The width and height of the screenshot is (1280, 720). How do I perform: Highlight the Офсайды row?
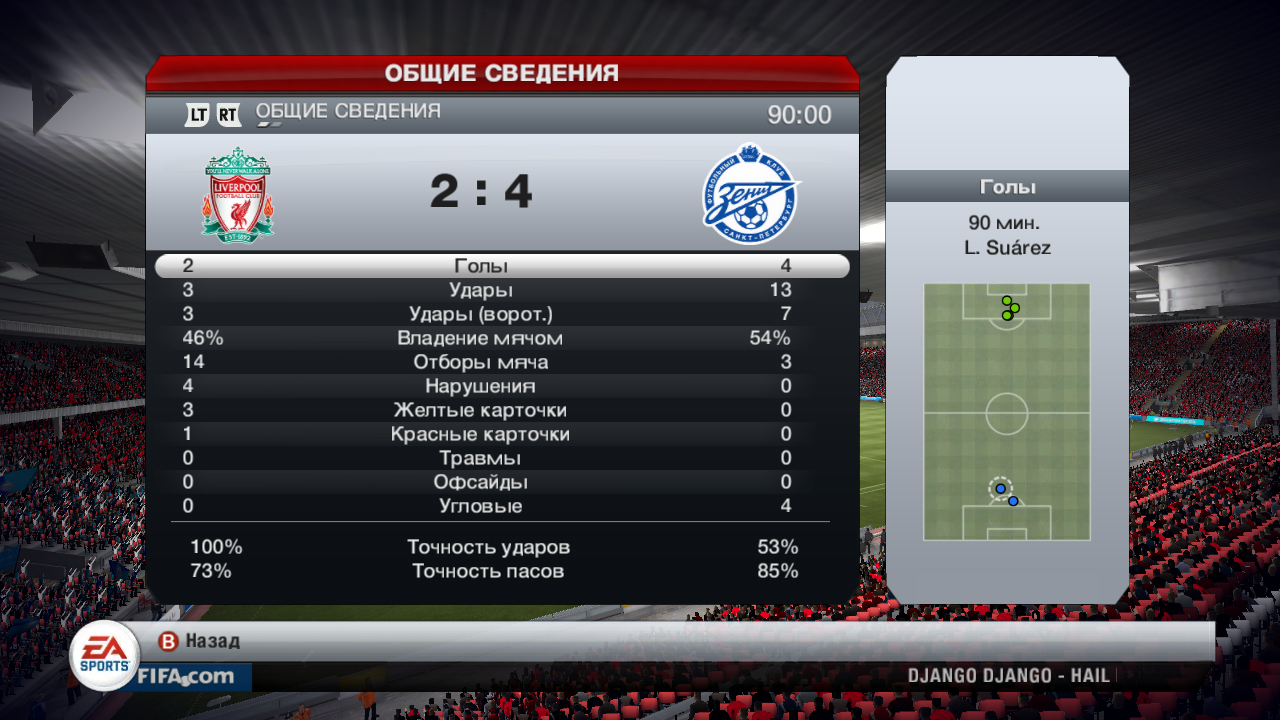(481, 482)
